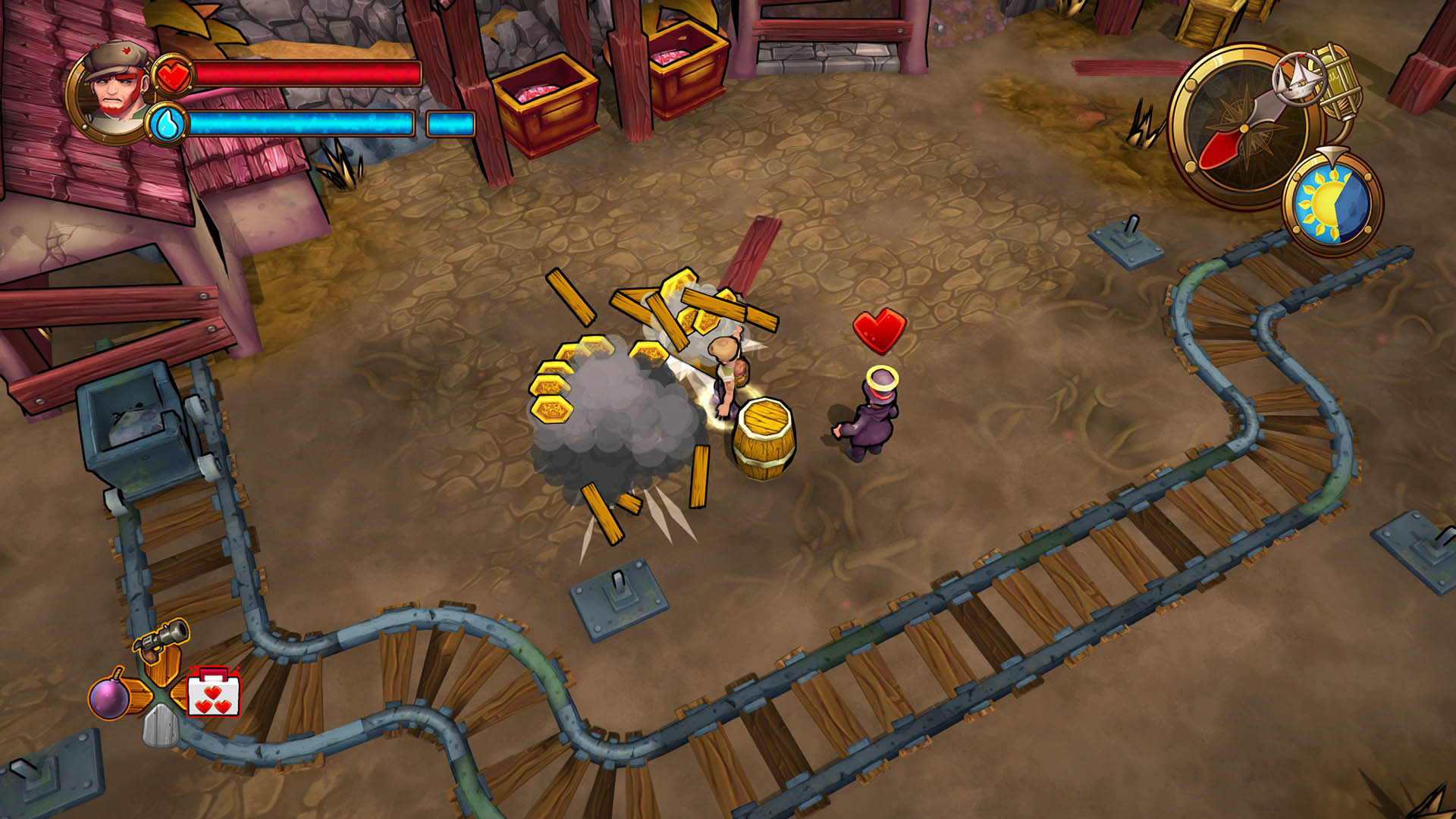The height and width of the screenshot is (819, 1456).
Task: Equip the blunderbuss pistol slot
Action: tap(162, 639)
